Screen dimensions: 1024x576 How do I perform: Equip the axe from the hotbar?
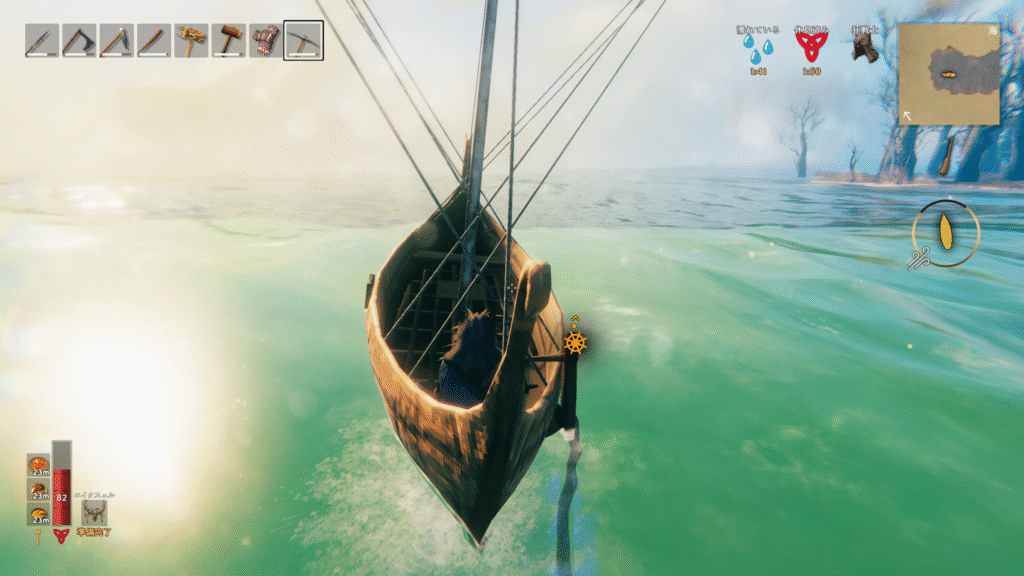click(79, 41)
